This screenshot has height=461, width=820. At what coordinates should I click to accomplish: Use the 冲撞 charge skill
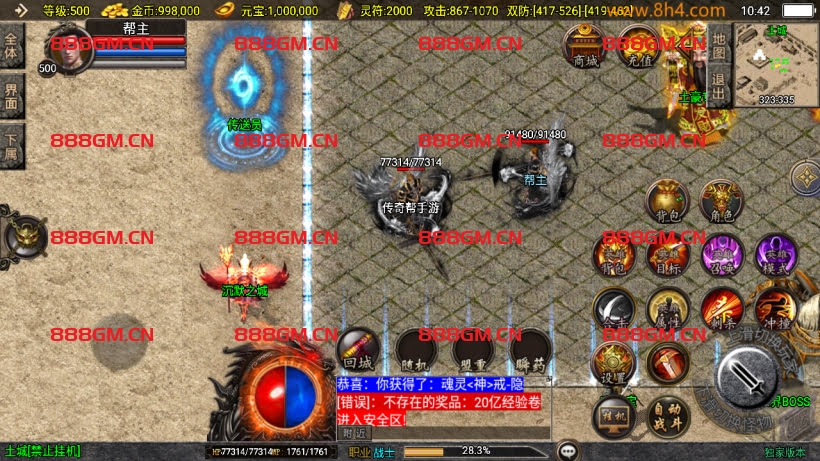coord(774,308)
